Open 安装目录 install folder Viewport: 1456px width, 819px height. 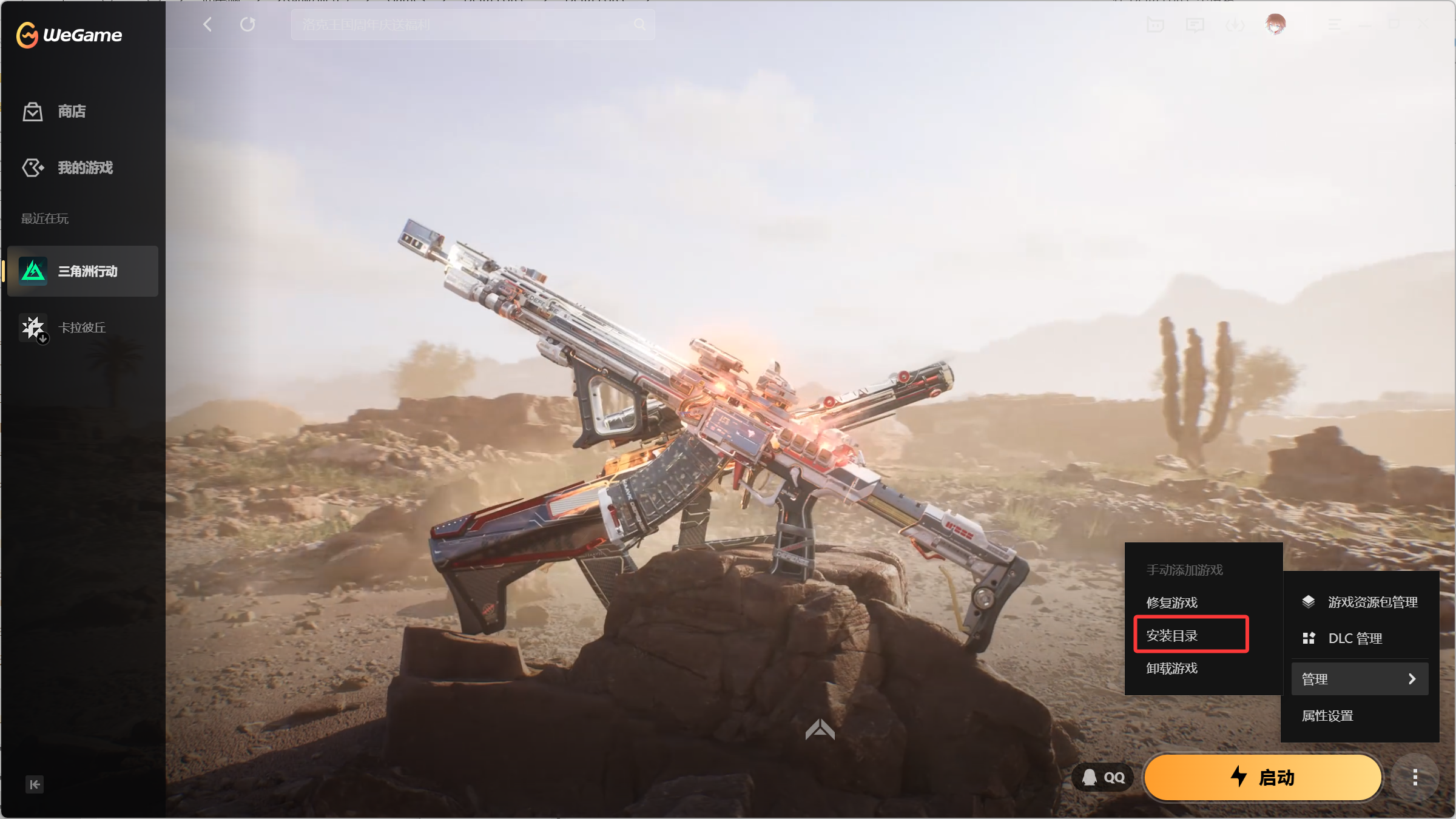coord(1172,635)
